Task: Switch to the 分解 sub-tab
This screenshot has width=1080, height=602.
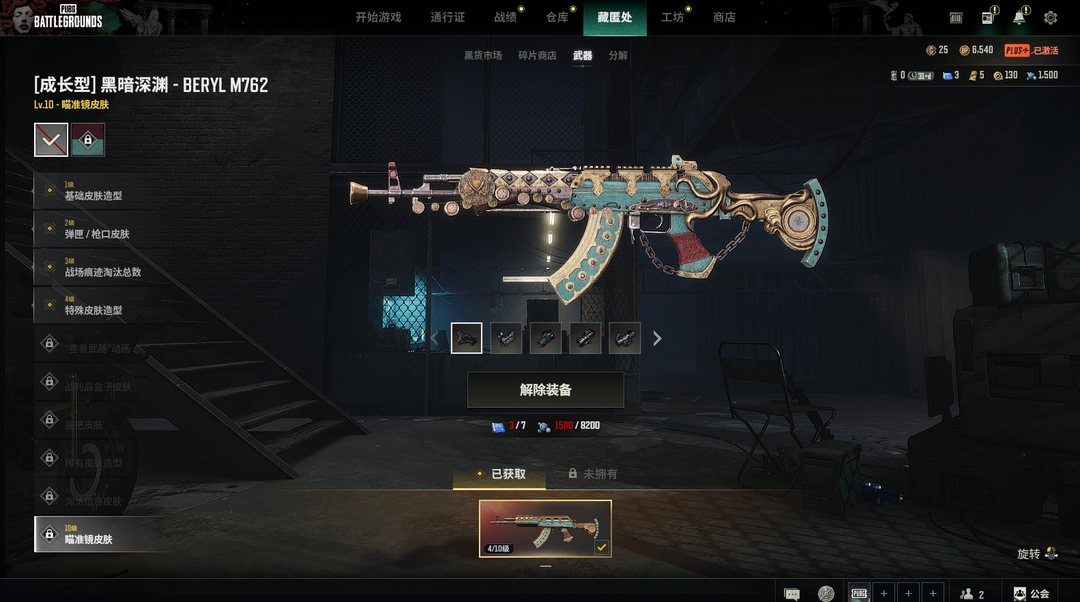Action: [618, 56]
